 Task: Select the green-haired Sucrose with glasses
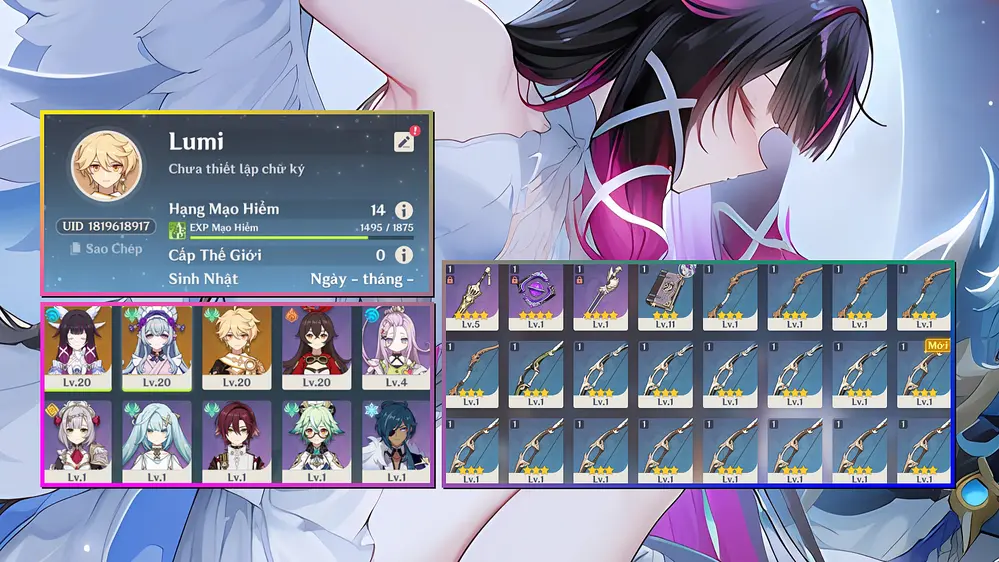point(316,441)
